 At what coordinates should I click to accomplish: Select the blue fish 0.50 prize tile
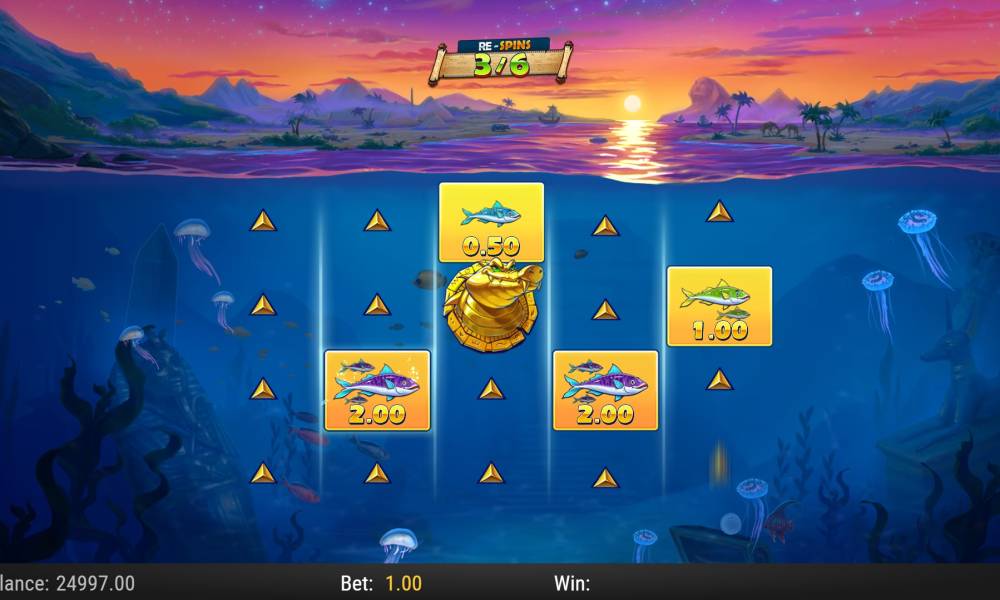click(491, 223)
